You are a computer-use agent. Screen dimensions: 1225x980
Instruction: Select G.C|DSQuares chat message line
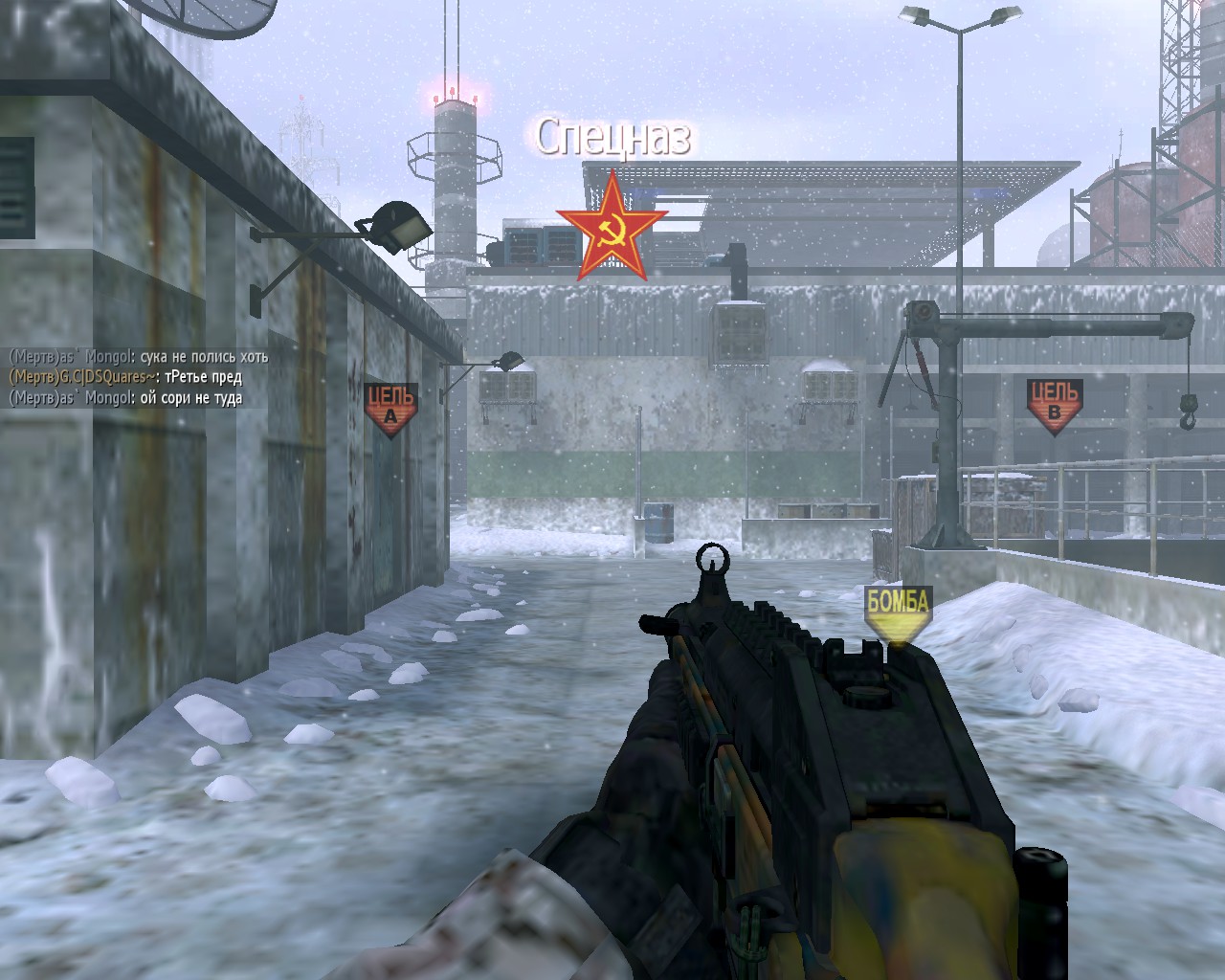(125, 377)
